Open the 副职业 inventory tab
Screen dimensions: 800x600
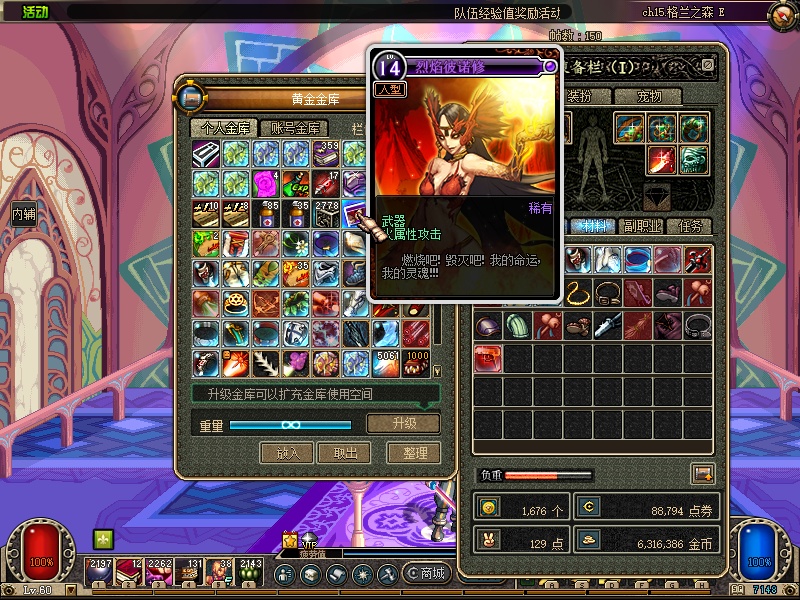[639, 226]
